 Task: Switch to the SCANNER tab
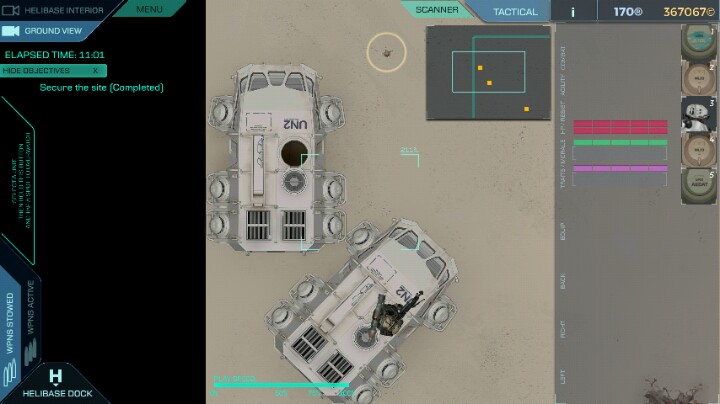coord(437,10)
